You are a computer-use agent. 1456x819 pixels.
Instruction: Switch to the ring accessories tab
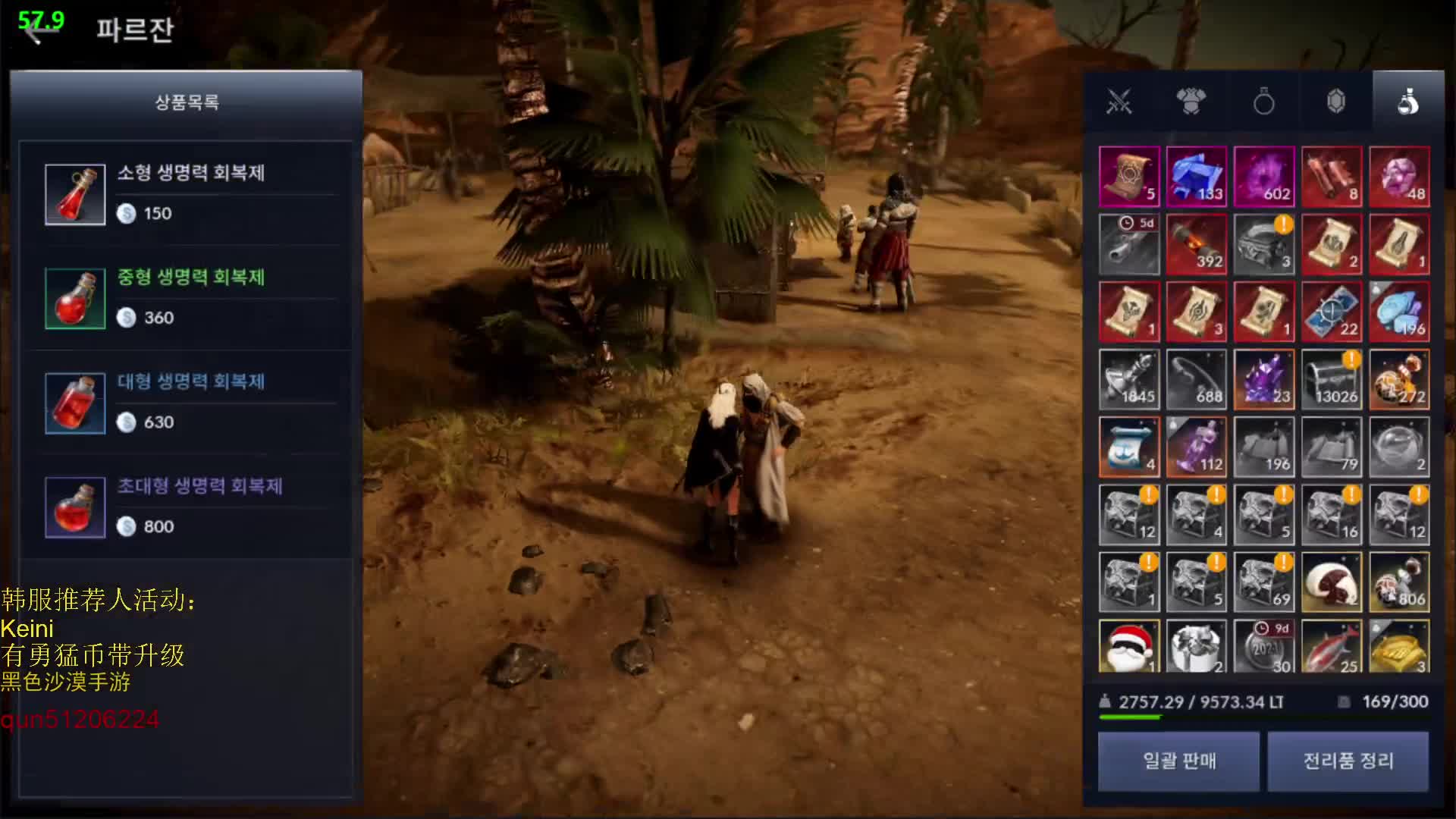1263,102
